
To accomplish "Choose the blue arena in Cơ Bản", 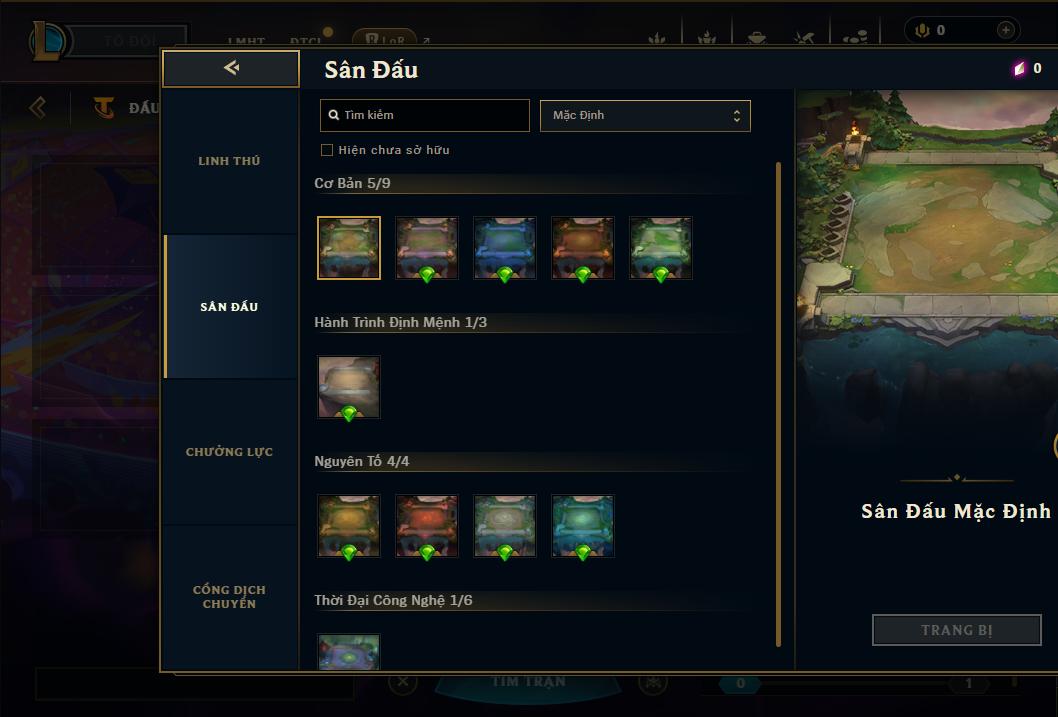I will pos(505,247).
